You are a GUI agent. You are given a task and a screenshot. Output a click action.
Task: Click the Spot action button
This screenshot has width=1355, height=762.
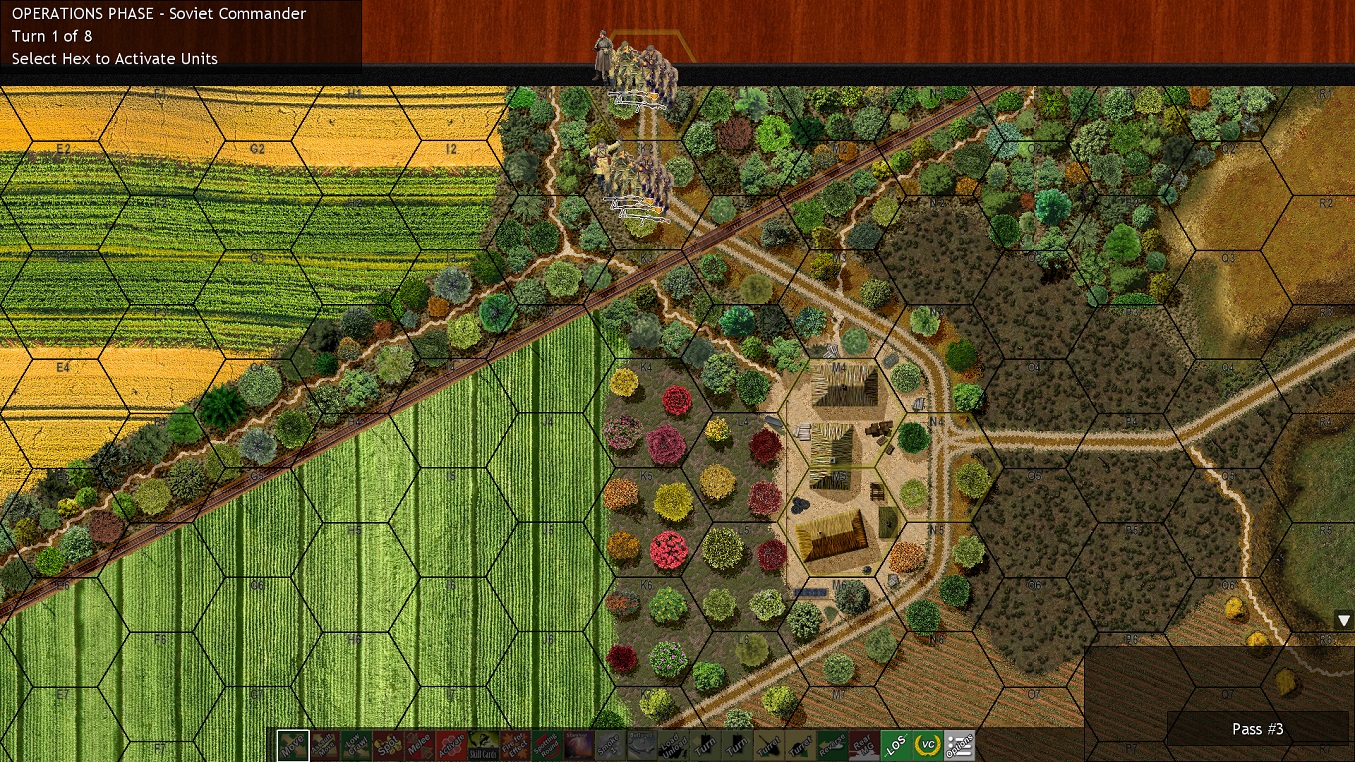[388, 745]
